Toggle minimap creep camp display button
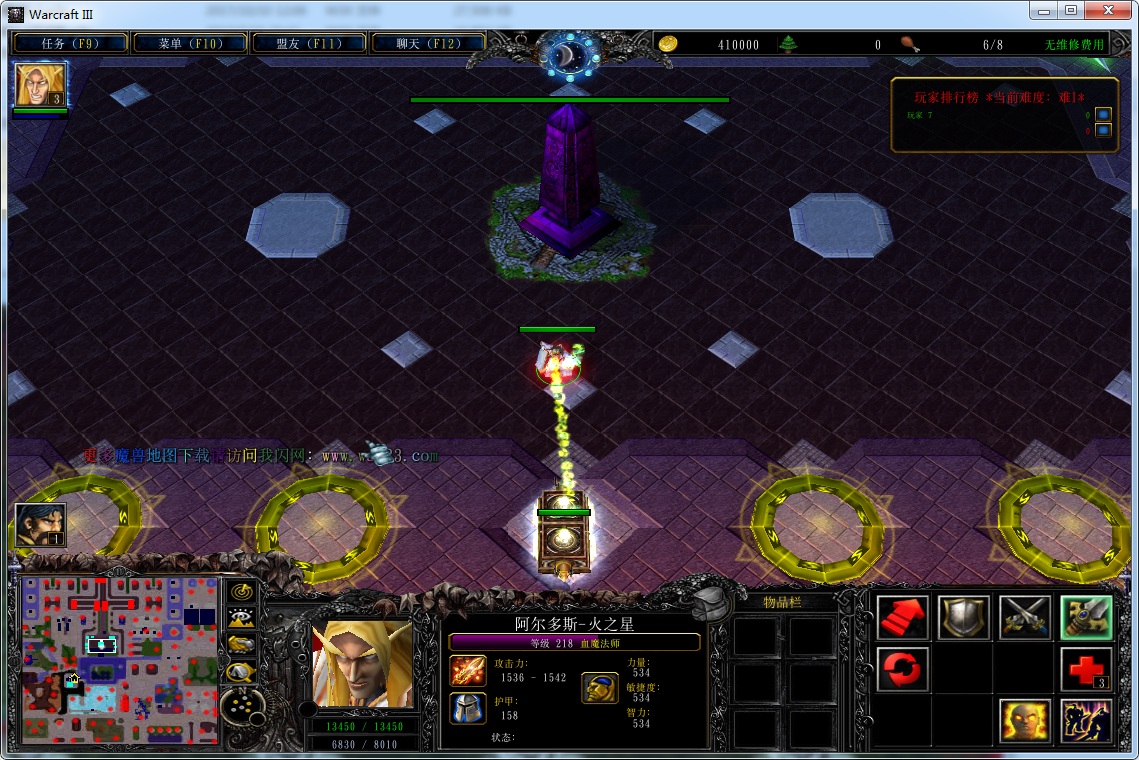The image size is (1139, 760). [x=241, y=672]
